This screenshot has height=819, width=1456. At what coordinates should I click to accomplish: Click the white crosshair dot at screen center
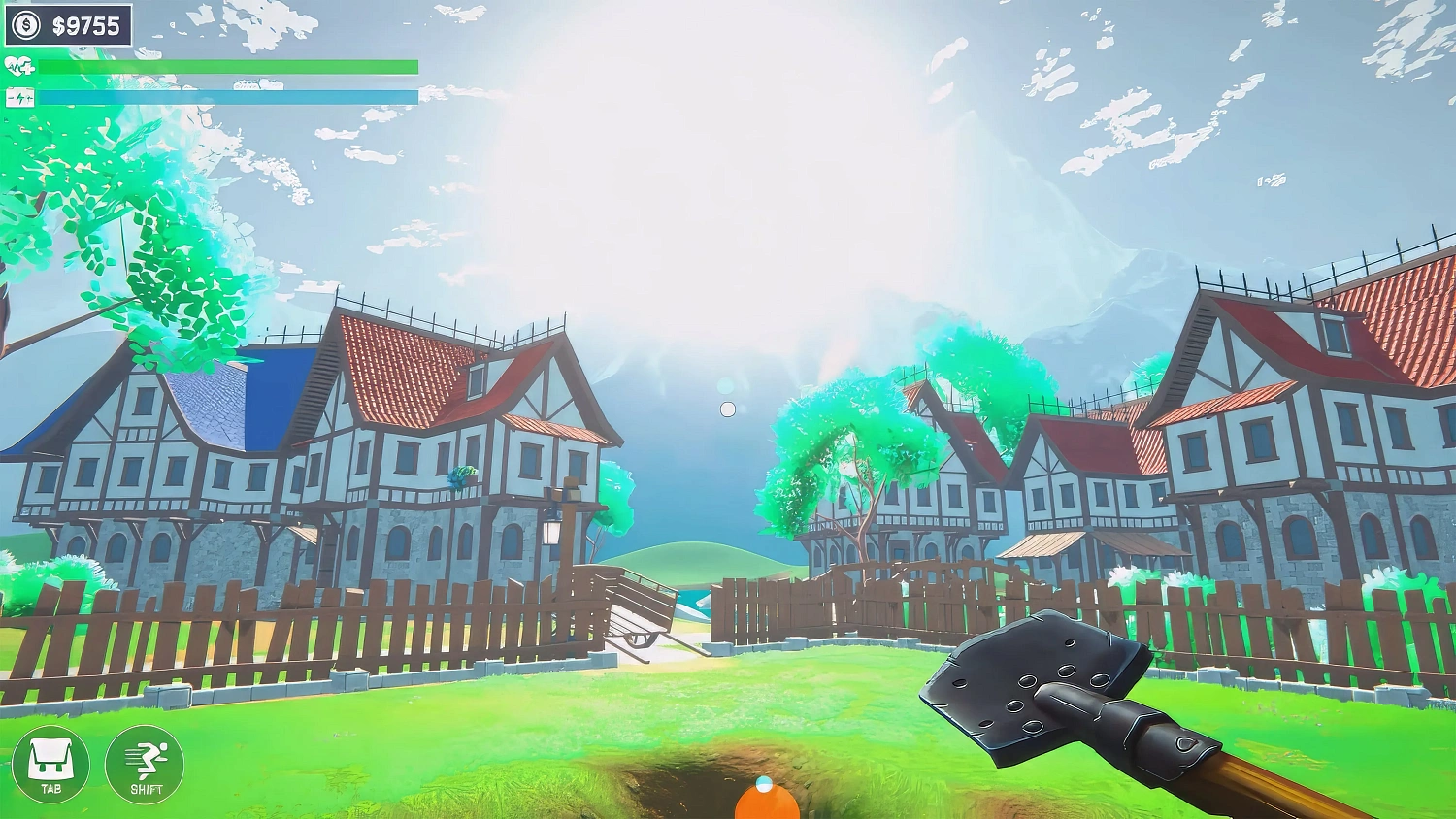click(x=728, y=409)
